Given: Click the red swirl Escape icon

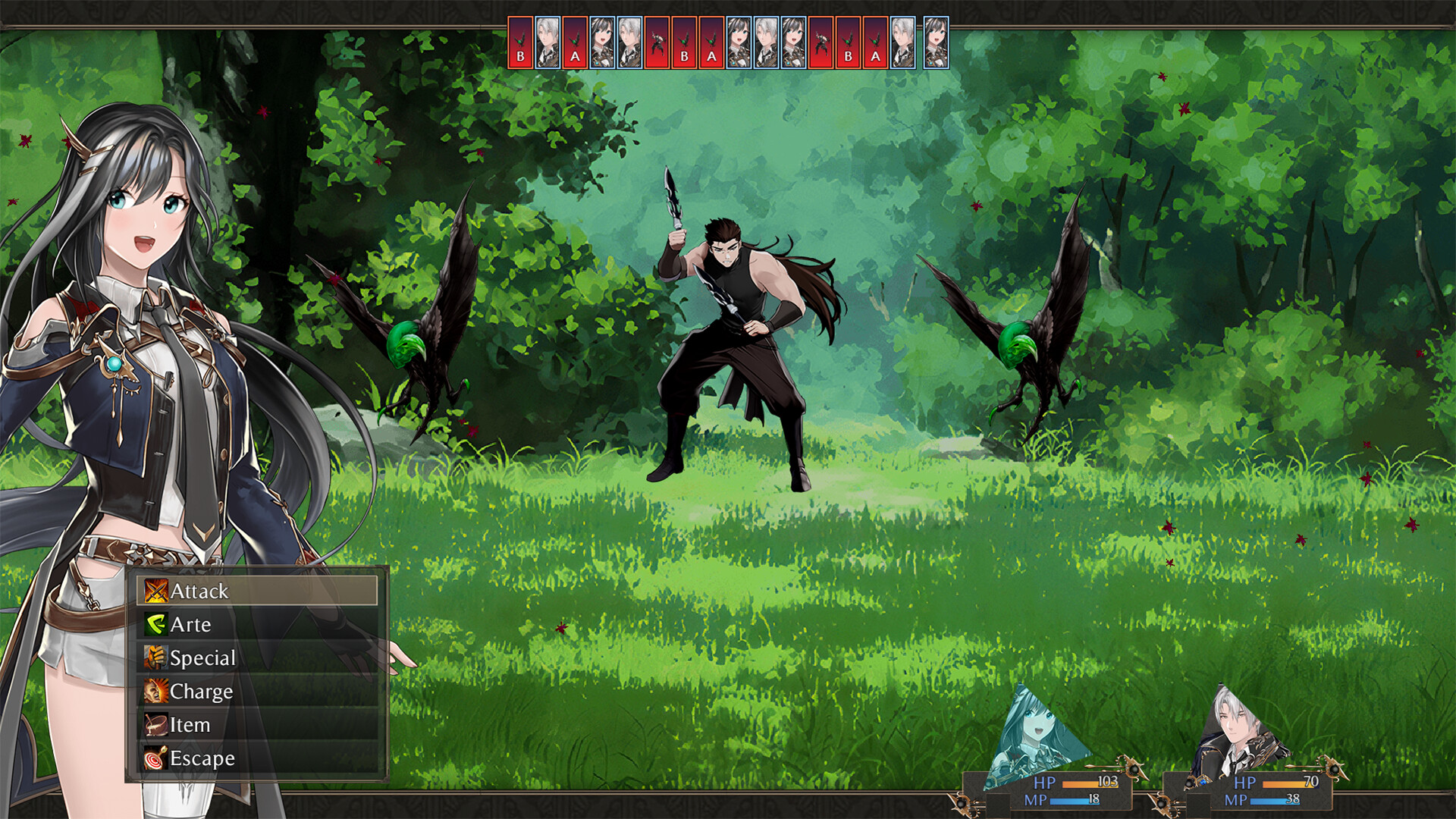Looking at the screenshot, I should (x=155, y=758).
